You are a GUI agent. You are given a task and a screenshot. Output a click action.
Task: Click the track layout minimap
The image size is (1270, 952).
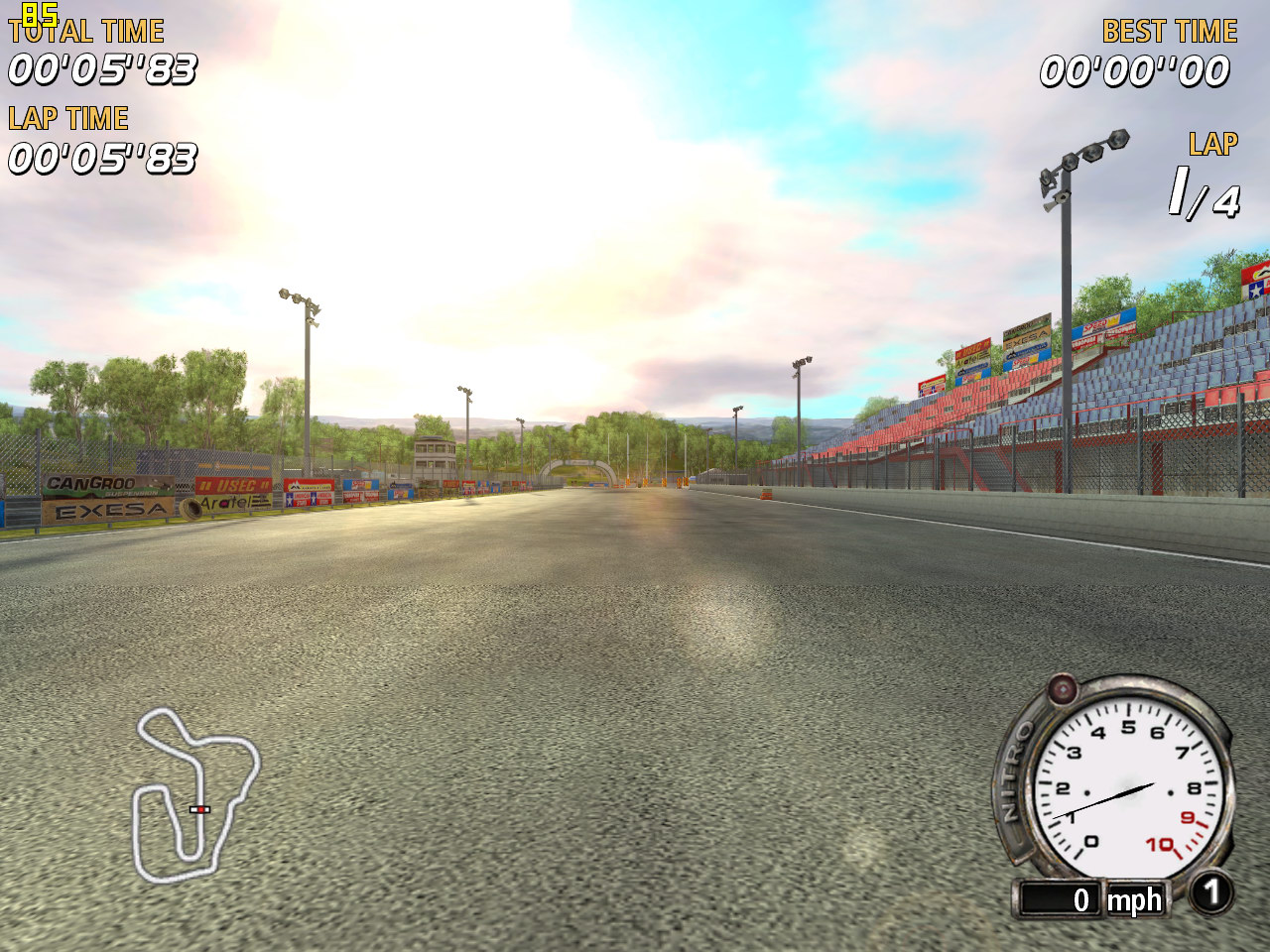(194, 795)
